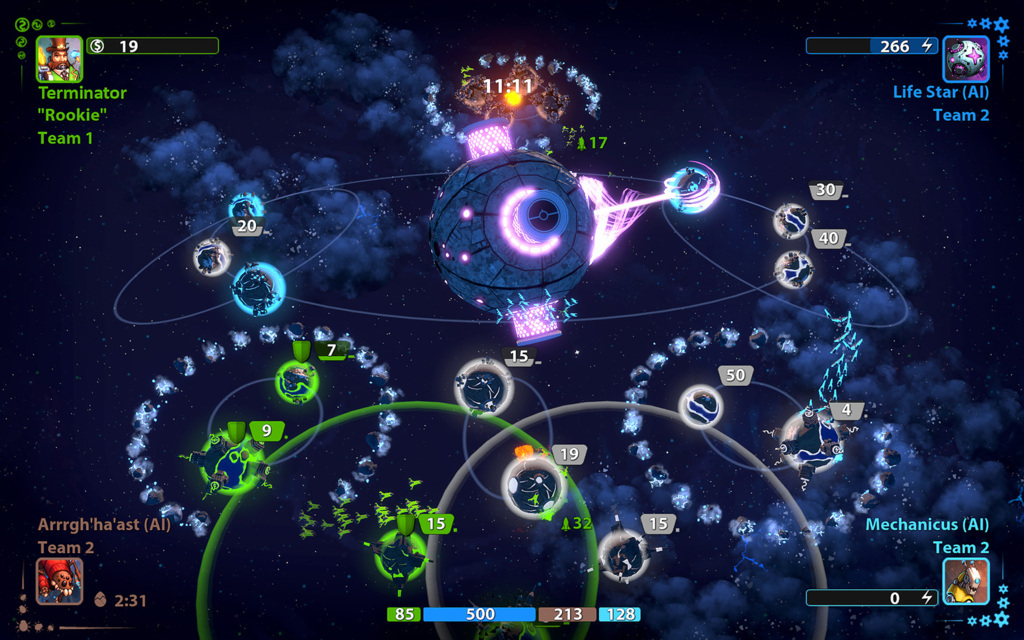Target the neutral planet labeled 19
Viewport: 1024px width, 640px height.
533,485
